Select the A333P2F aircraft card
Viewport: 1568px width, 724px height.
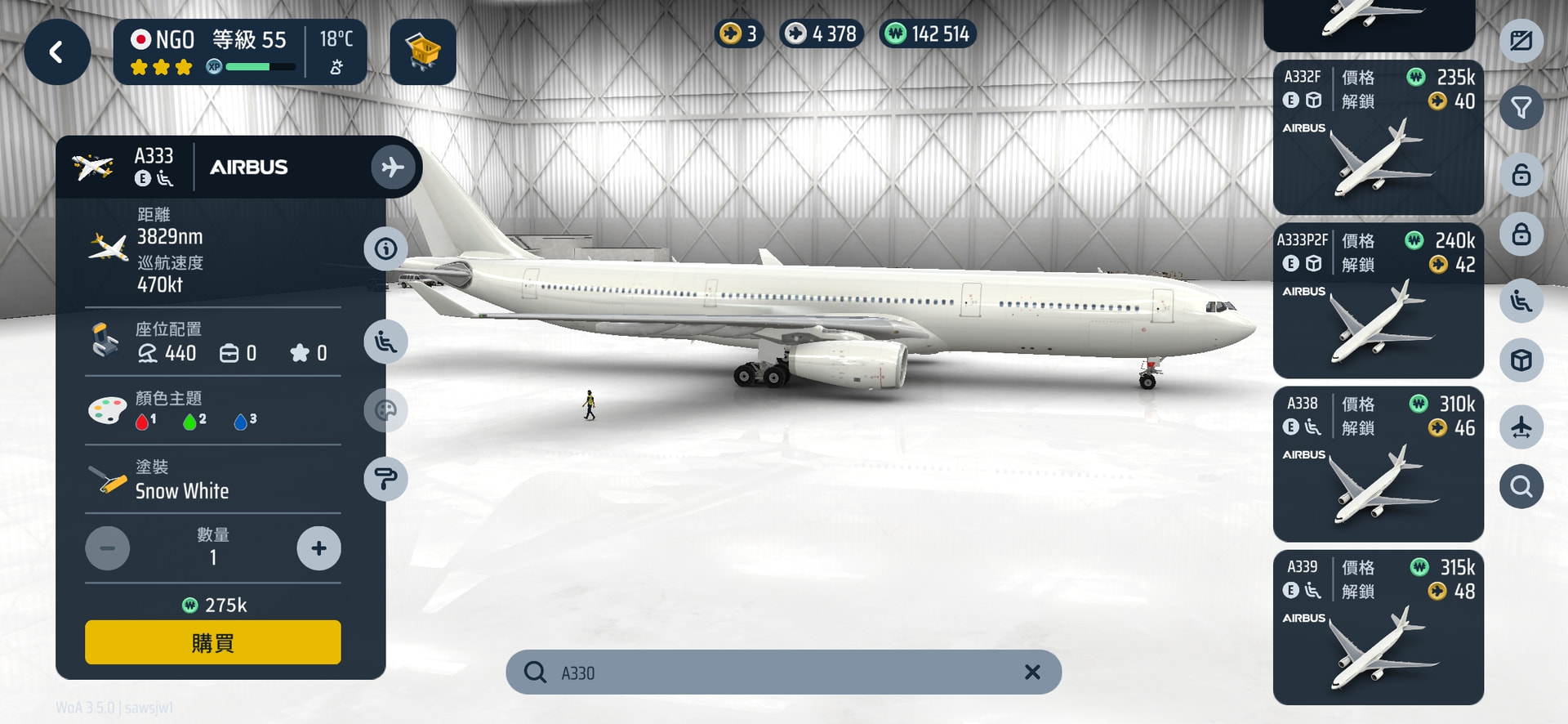point(1378,301)
